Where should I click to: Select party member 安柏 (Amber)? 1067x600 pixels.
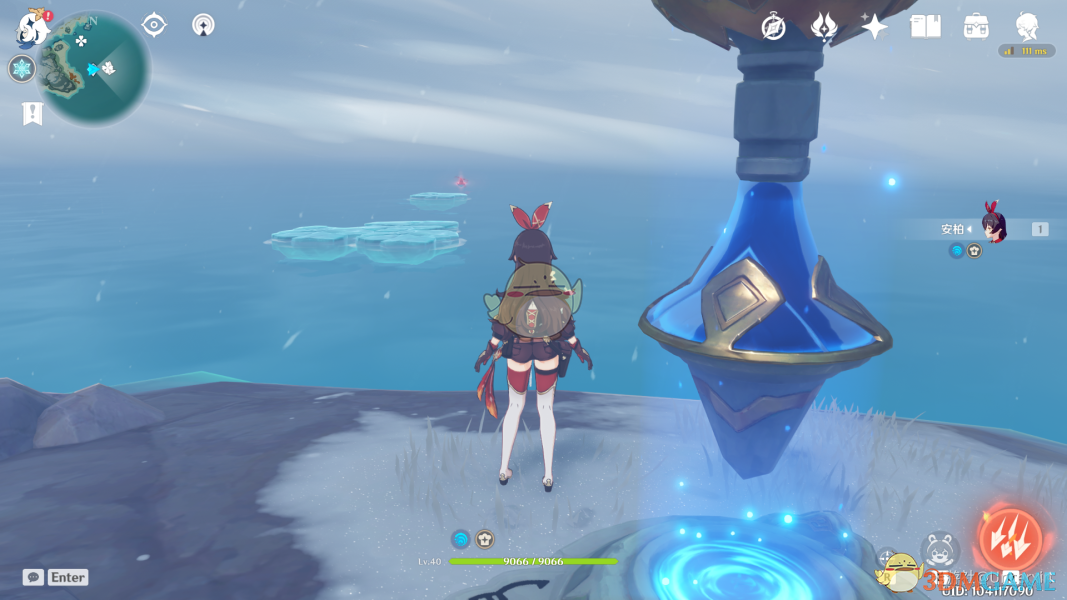[992, 228]
